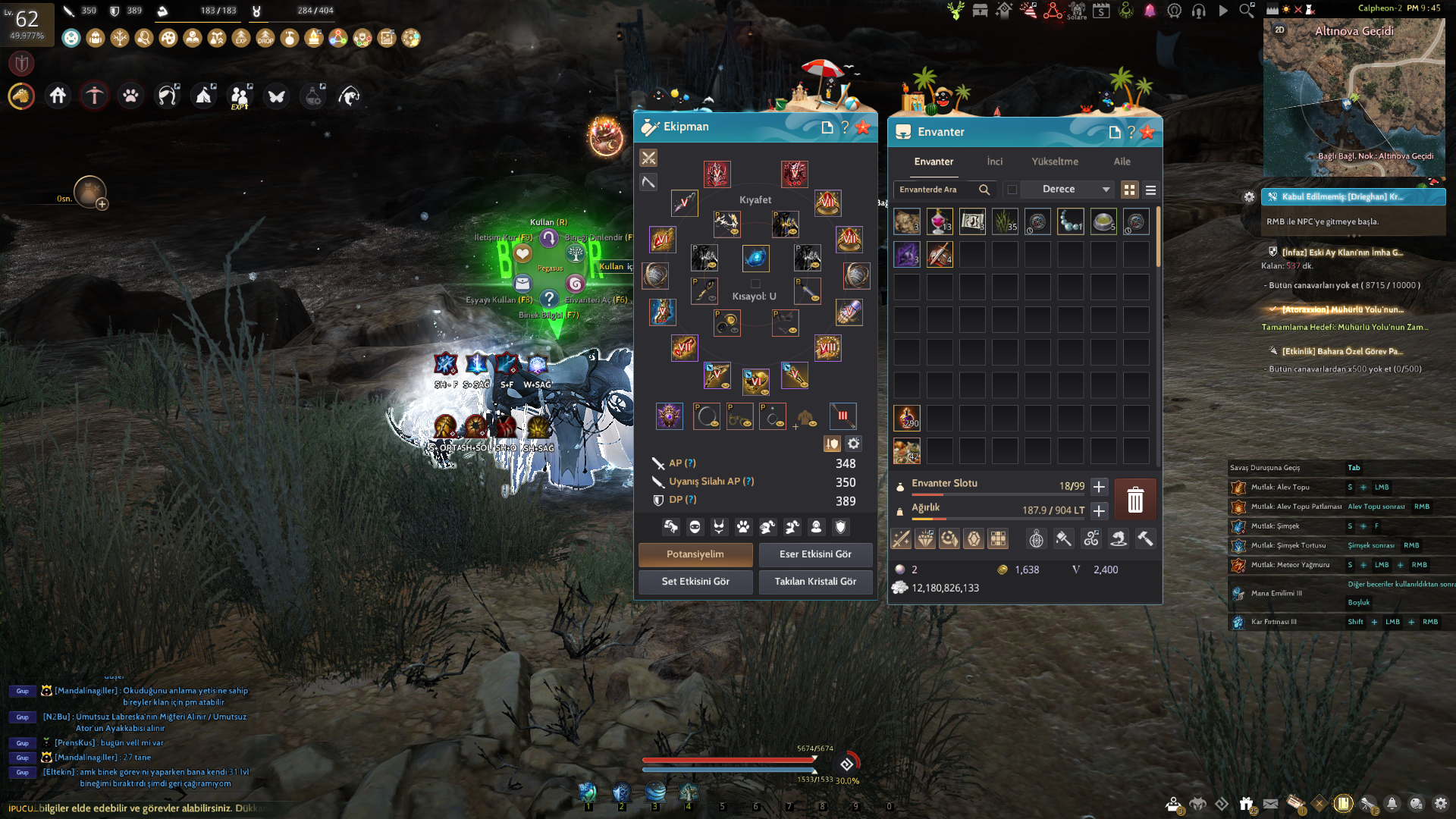The image size is (1456, 819).
Task: Switch to the İnci tab
Action: [994, 162]
